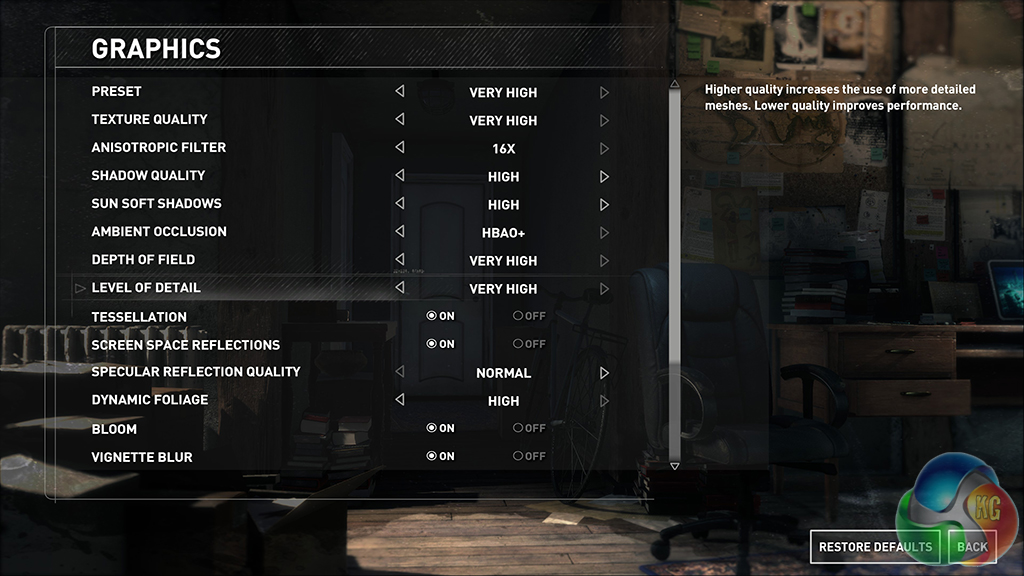Lower Depth of Field with left arrow
Viewport: 1024px width, 576px height.
pyautogui.click(x=400, y=259)
